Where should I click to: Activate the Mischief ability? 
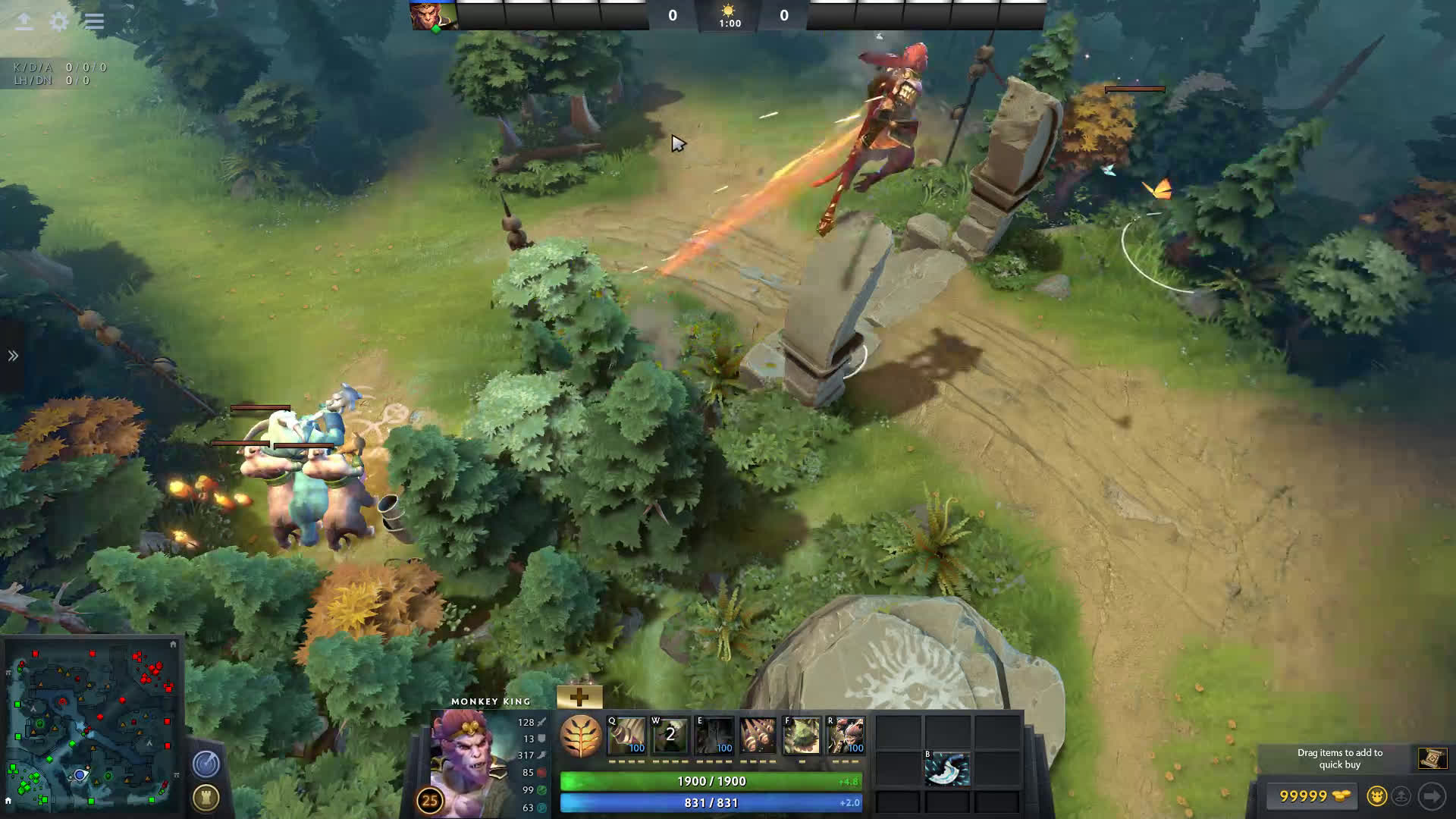pos(801,735)
